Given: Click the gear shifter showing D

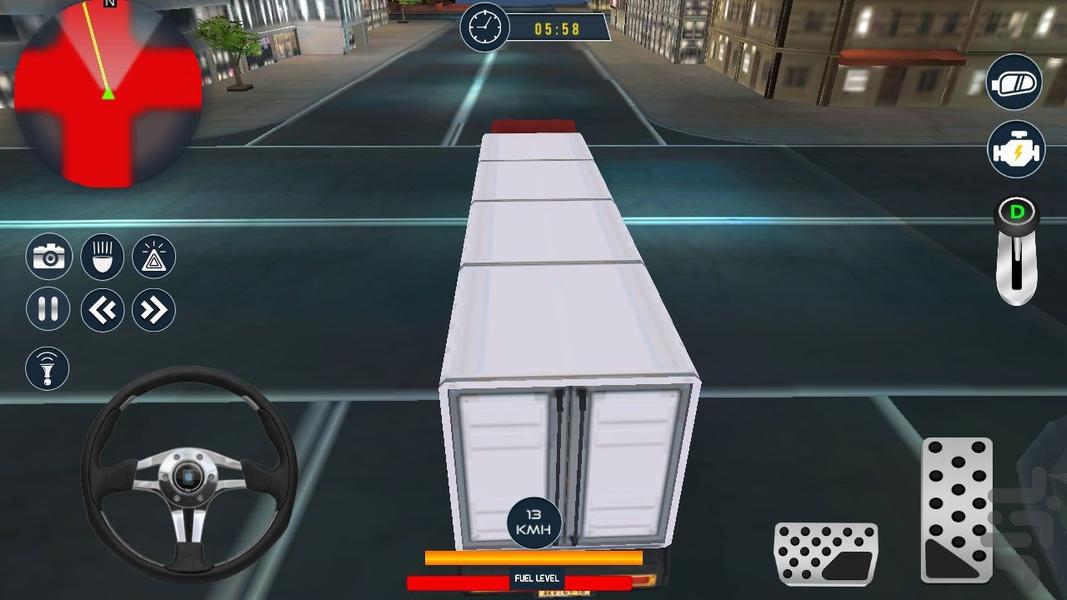Looking at the screenshot, I should point(1017,250).
